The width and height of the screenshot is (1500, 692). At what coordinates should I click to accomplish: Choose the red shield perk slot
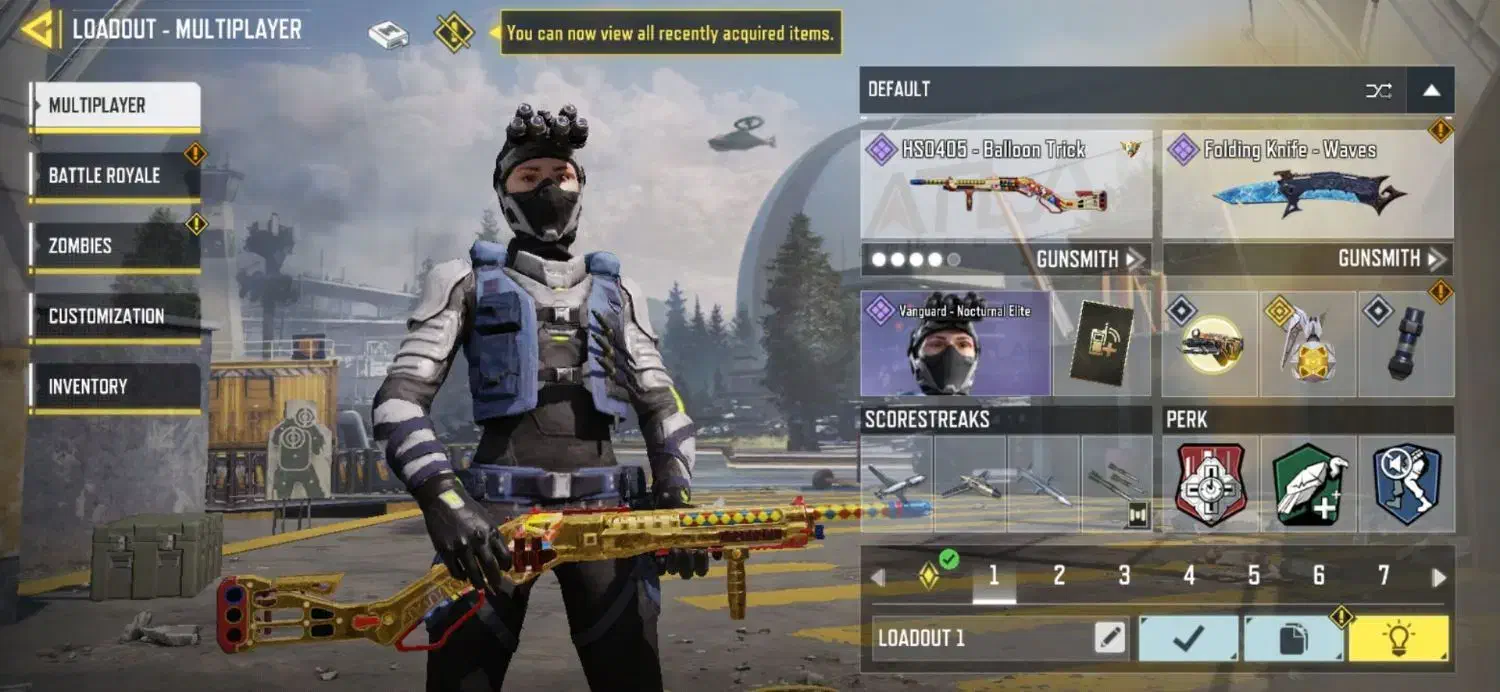tap(1211, 484)
